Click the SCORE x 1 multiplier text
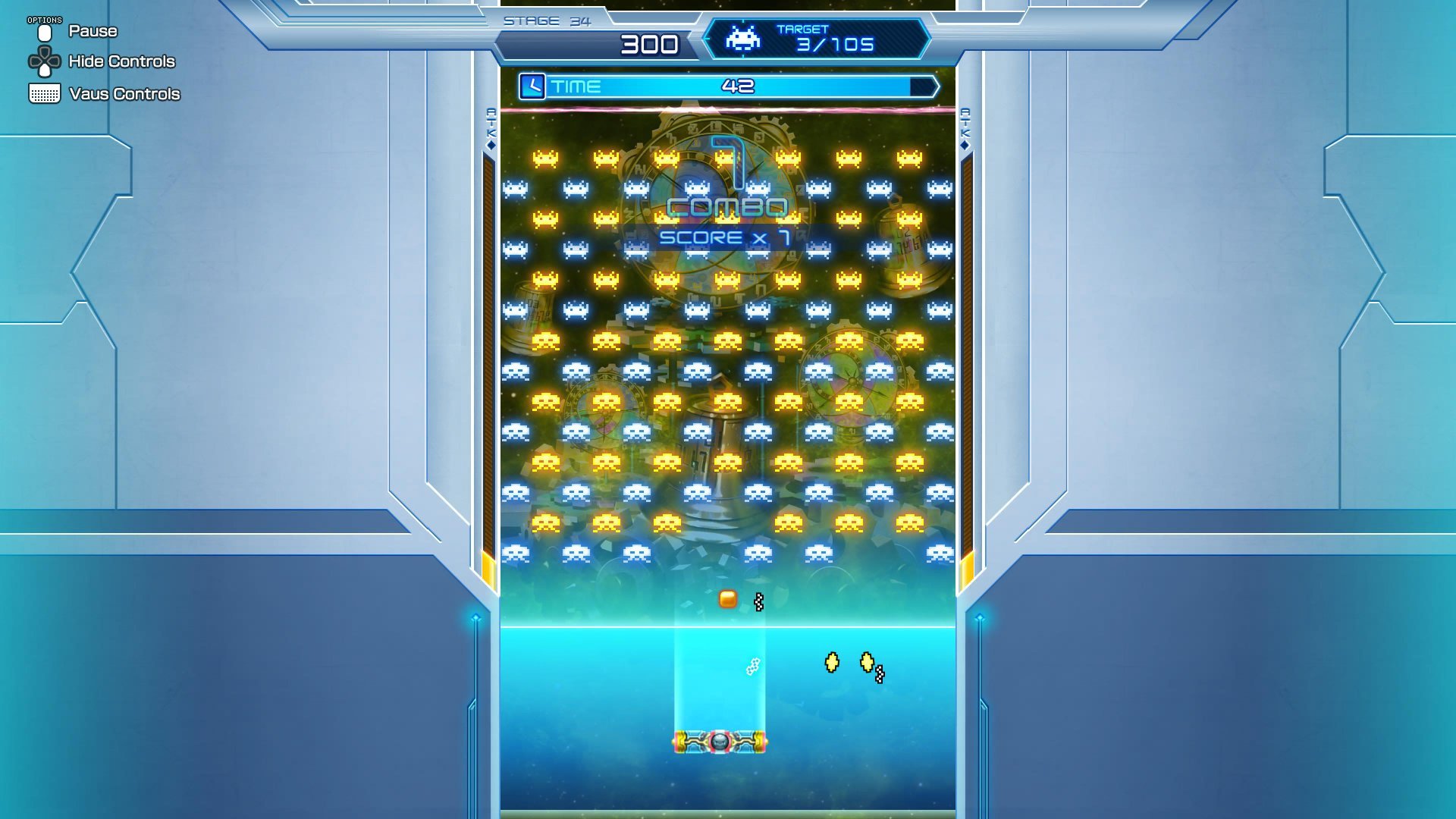 pyautogui.click(x=724, y=237)
